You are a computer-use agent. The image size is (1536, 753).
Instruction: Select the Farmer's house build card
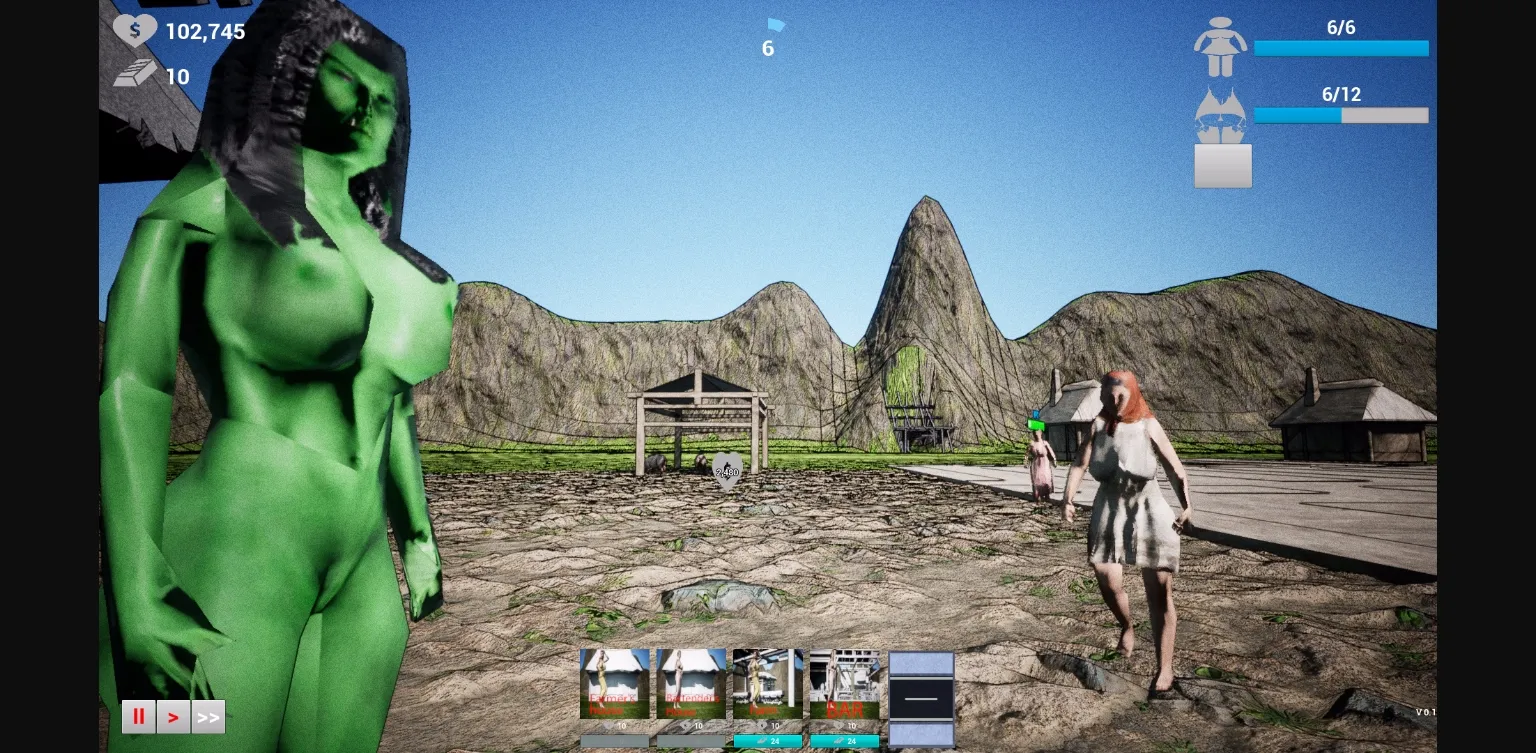click(x=614, y=683)
